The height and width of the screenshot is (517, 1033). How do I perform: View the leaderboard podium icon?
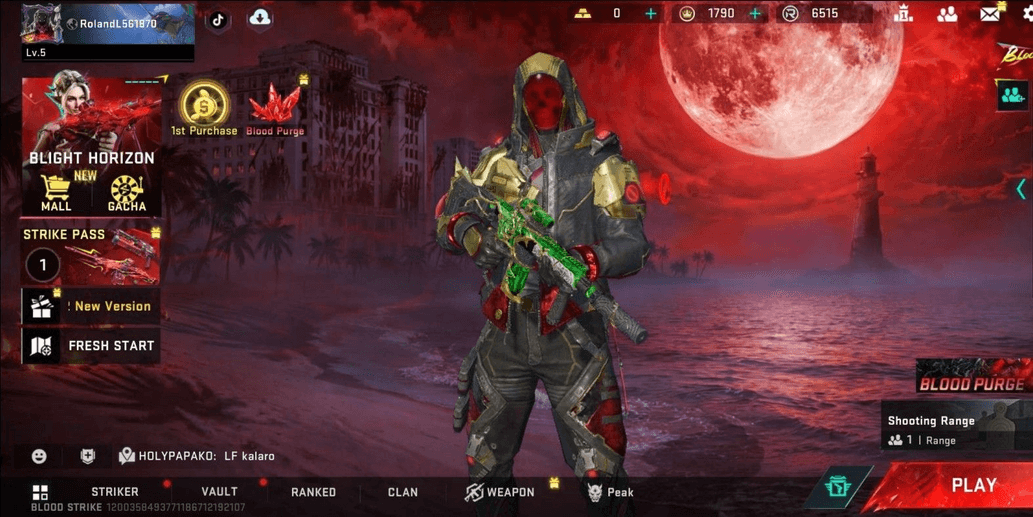[904, 14]
